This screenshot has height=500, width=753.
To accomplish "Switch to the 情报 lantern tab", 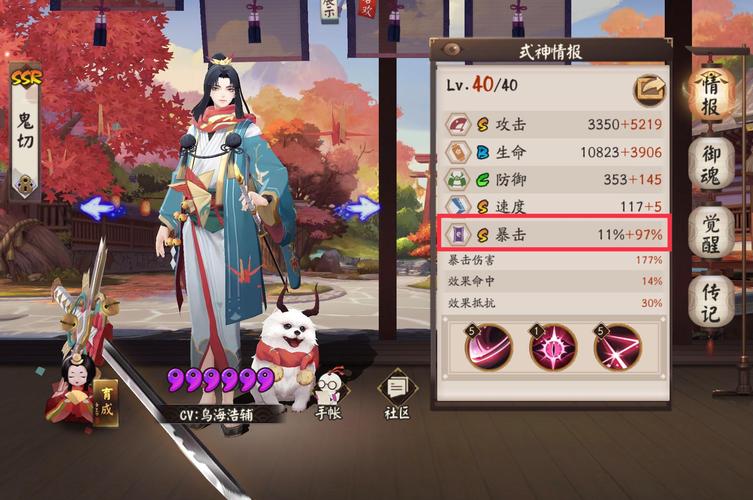I will 711,92.
